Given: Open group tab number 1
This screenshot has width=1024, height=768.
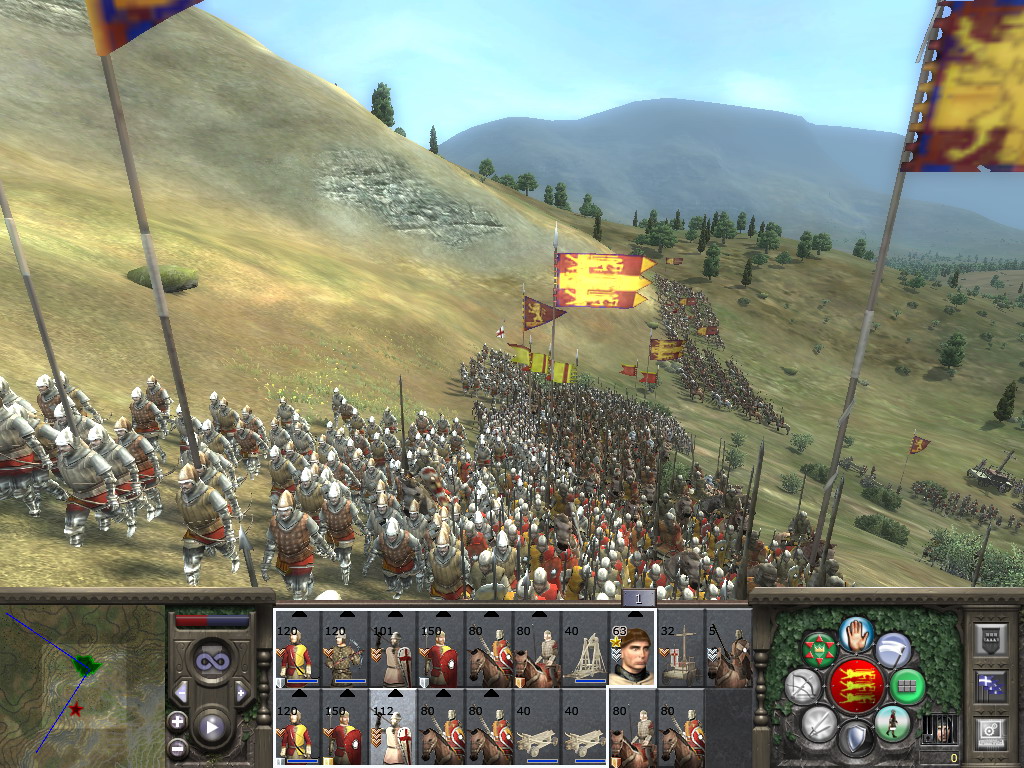Looking at the screenshot, I should (639, 598).
